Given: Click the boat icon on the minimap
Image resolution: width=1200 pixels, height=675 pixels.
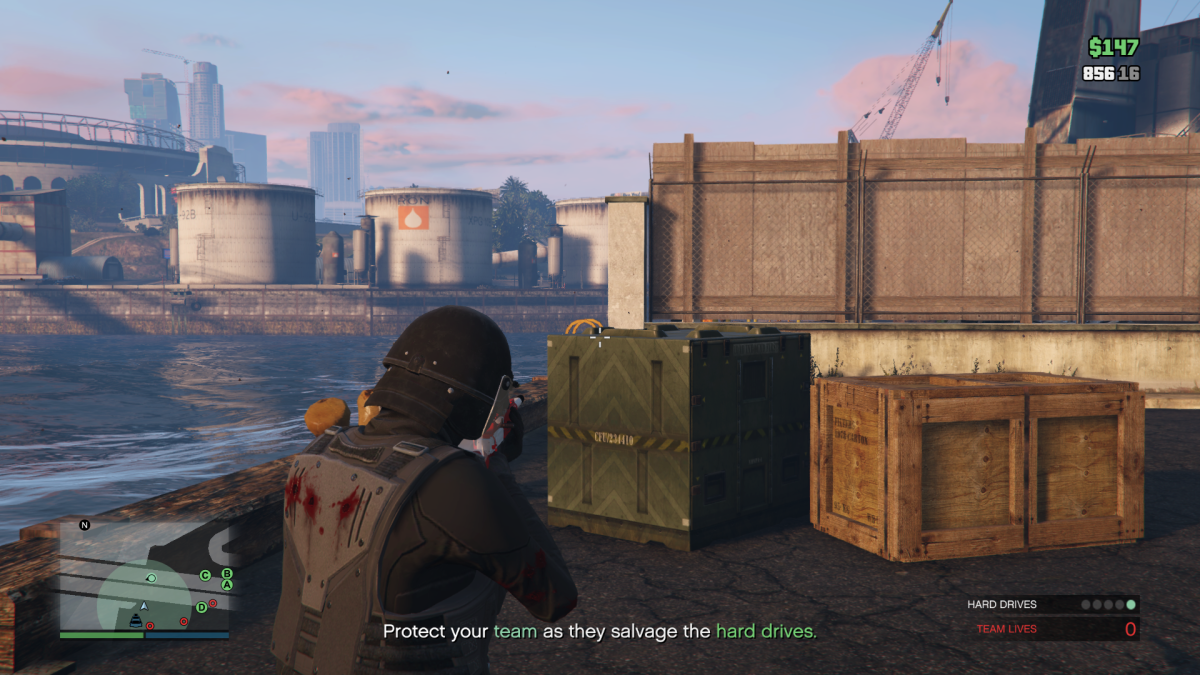Looking at the screenshot, I should pyautogui.click(x=135, y=622).
